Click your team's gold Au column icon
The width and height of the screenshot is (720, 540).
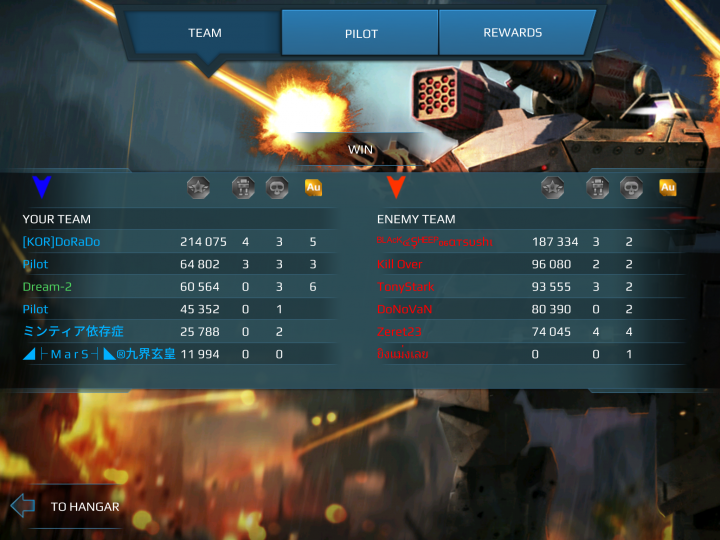tap(313, 187)
